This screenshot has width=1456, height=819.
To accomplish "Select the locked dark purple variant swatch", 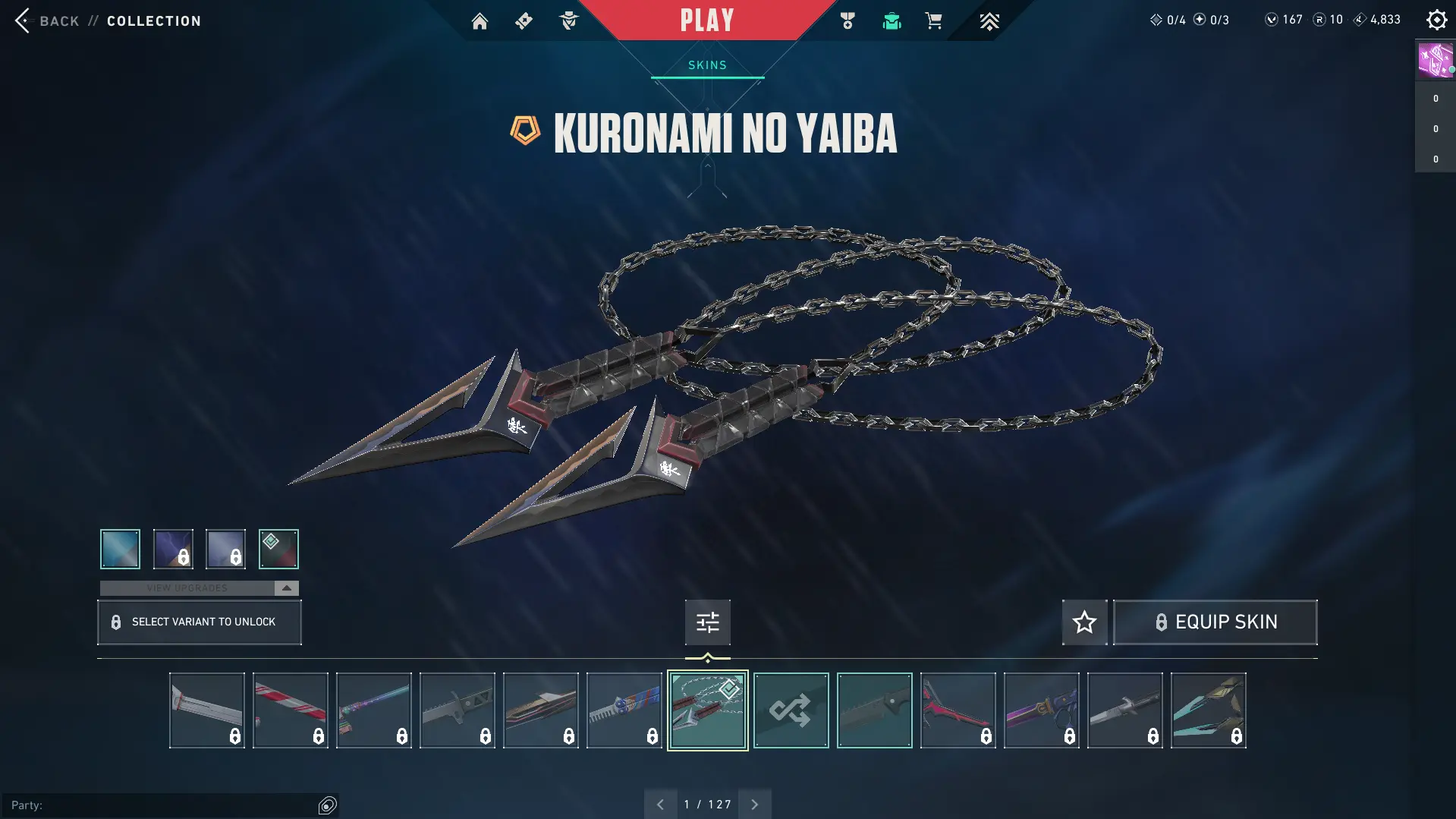I will (172, 549).
